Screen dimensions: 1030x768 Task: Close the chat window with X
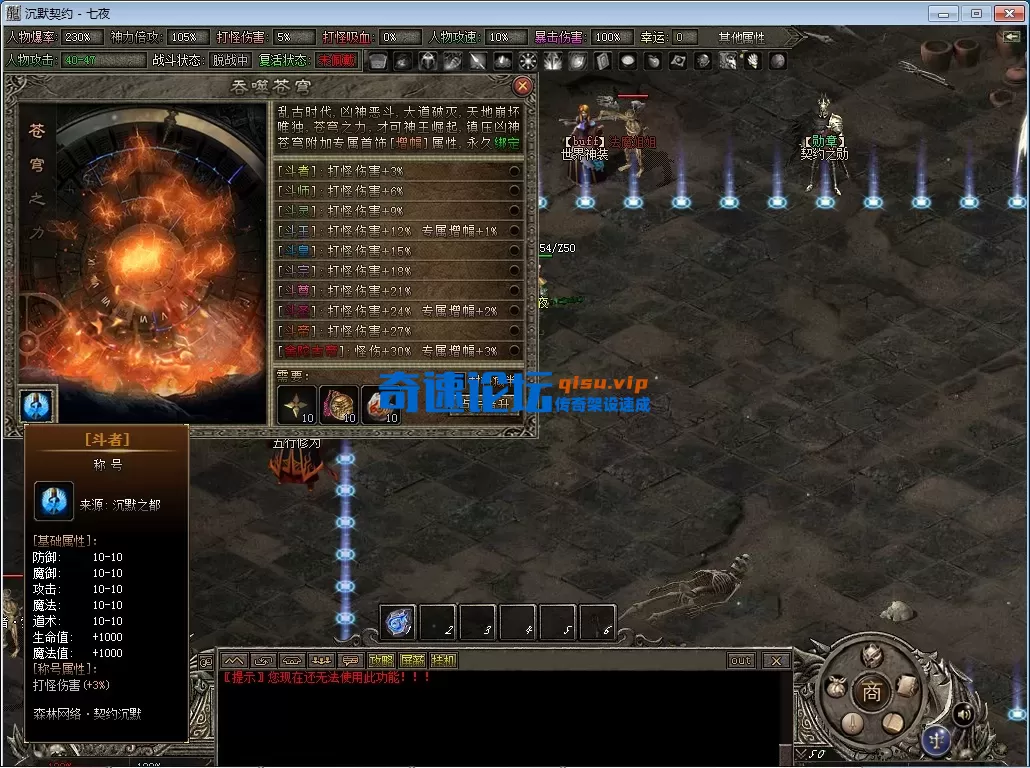pos(775,661)
